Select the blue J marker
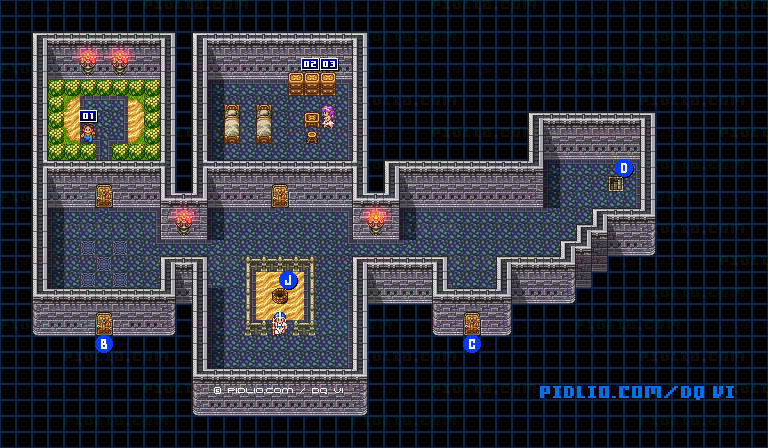This screenshot has width=768, height=448. click(288, 280)
